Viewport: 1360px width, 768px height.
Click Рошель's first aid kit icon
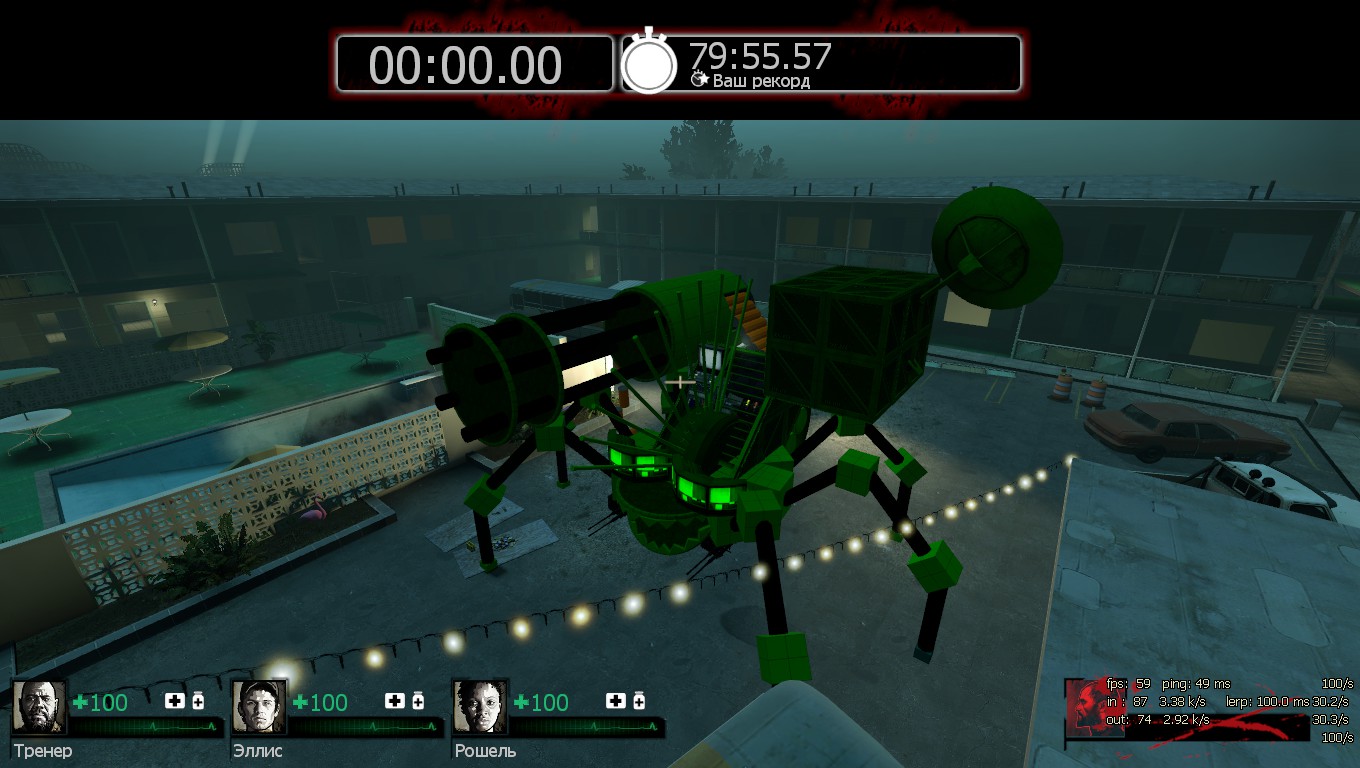pyautogui.click(x=616, y=700)
